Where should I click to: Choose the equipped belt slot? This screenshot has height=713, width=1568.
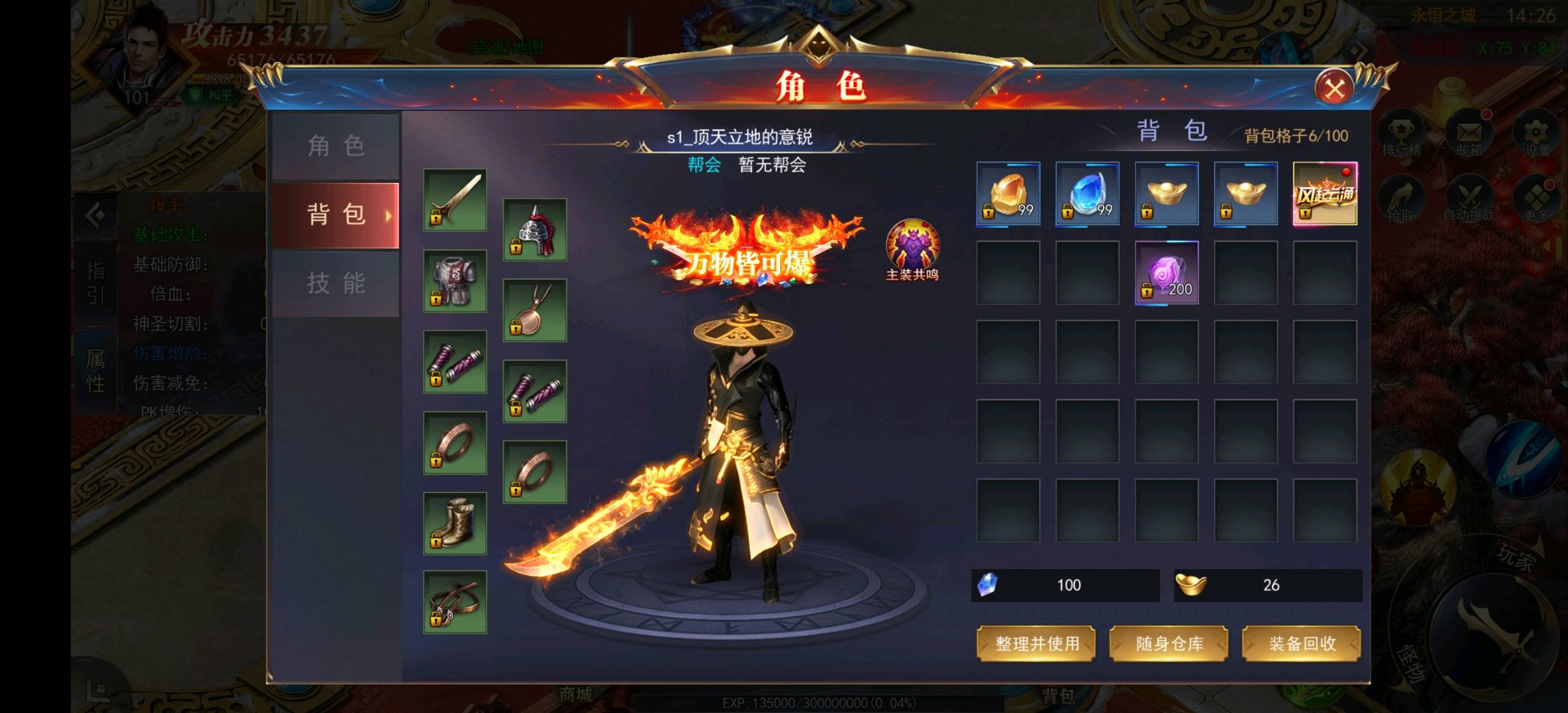click(x=455, y=602)
